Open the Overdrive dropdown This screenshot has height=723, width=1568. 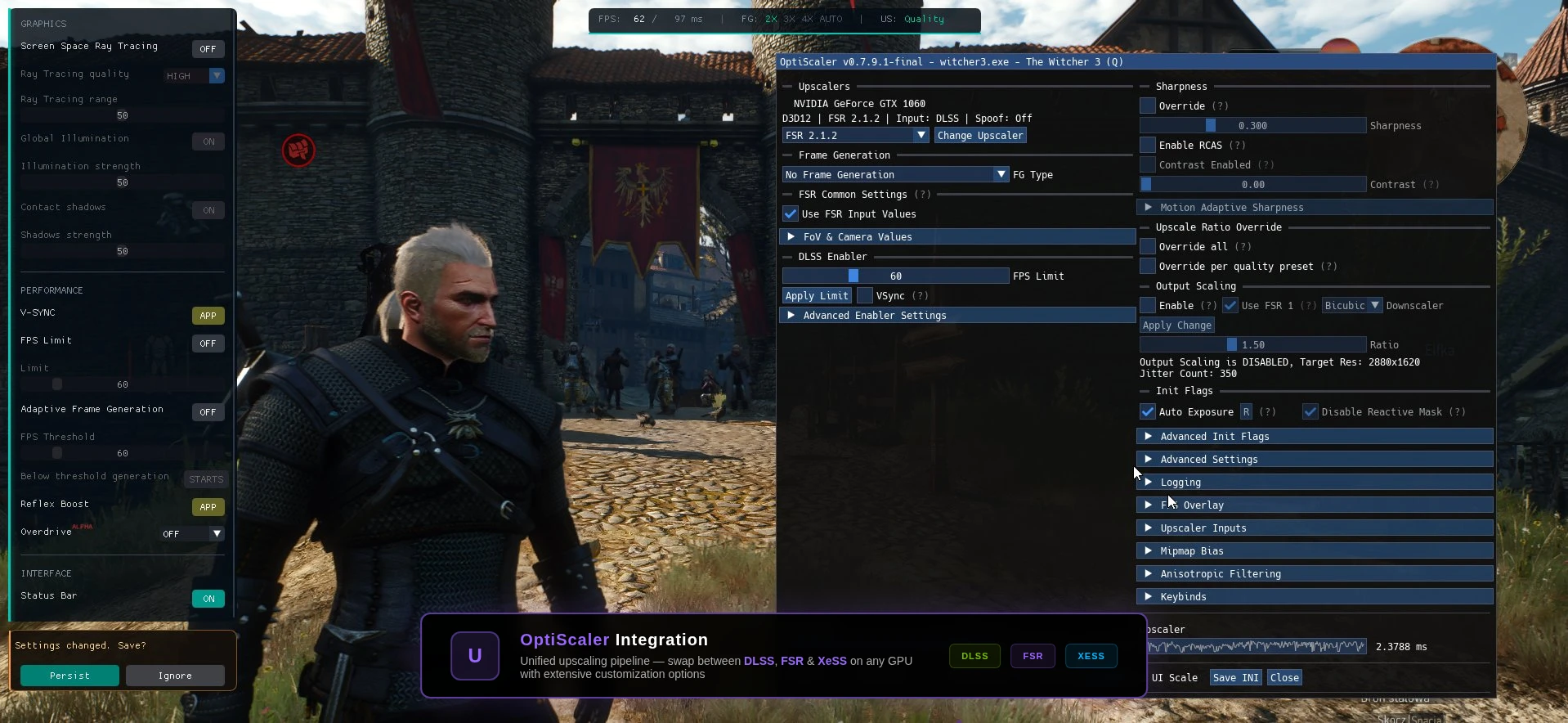point(192,534)
